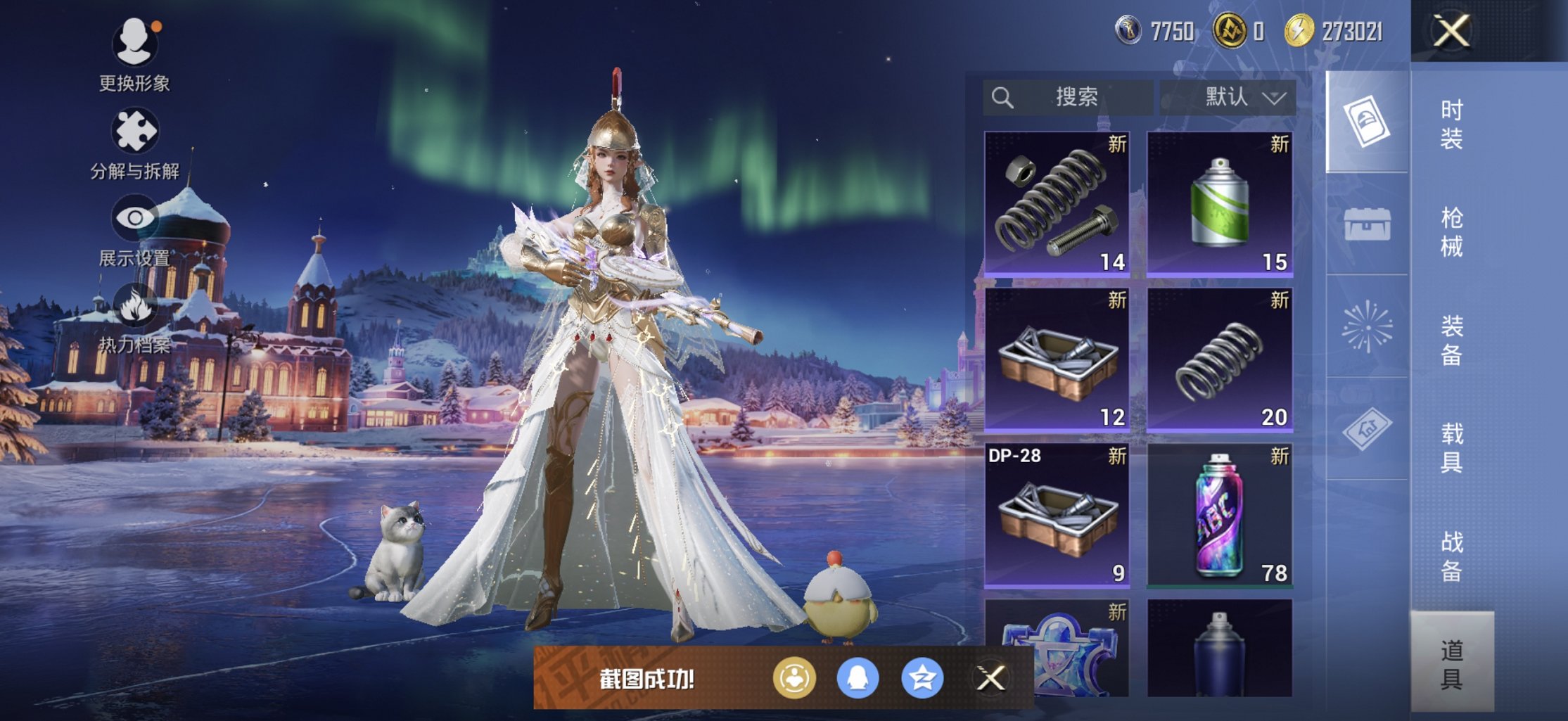Select the 道具 items tab
Image resolution: width=1568 pixels, height=721 pixels.
(1452, 663)
